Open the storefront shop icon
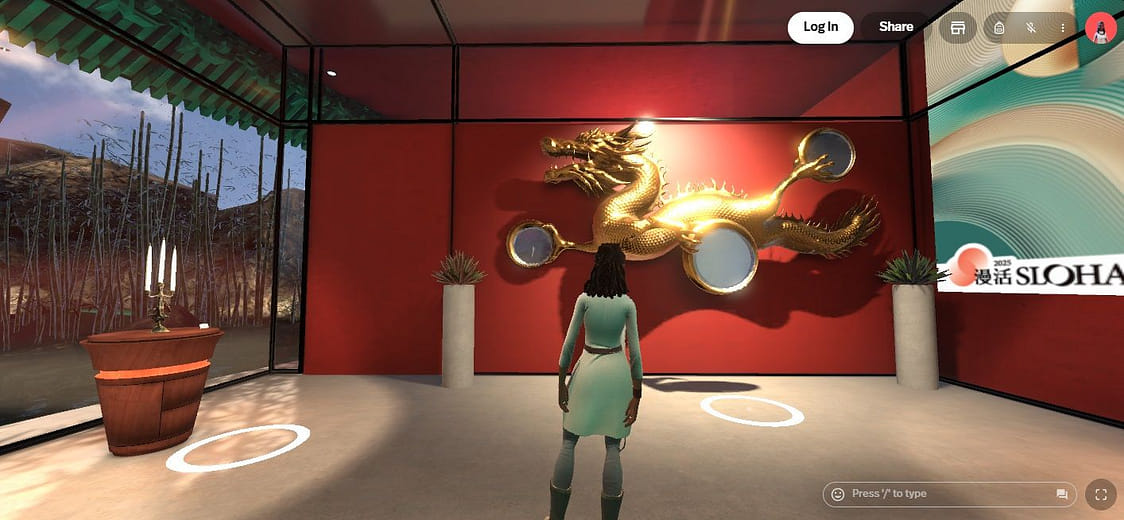 (x=958, y=28)
